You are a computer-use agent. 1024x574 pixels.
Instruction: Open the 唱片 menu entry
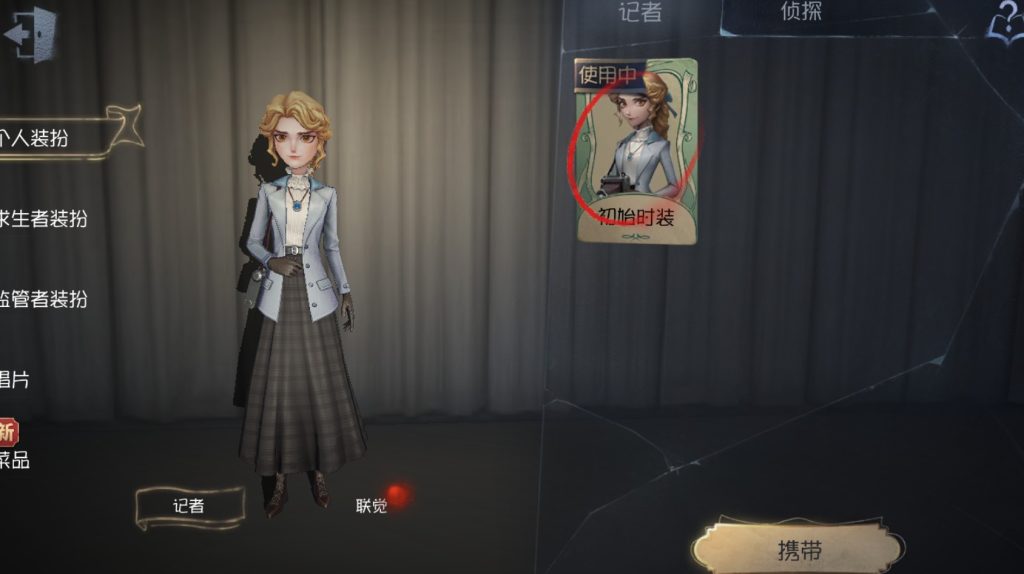[14, 380]
